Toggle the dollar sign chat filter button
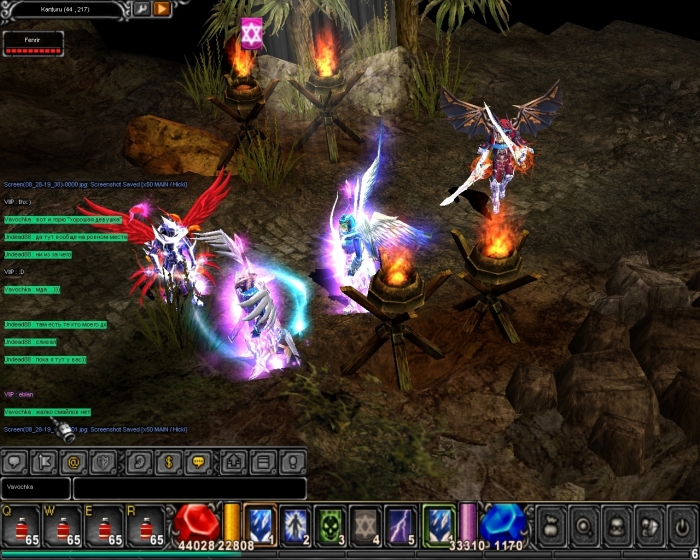Viewport: 700px width, 560px height. (167, 462)
